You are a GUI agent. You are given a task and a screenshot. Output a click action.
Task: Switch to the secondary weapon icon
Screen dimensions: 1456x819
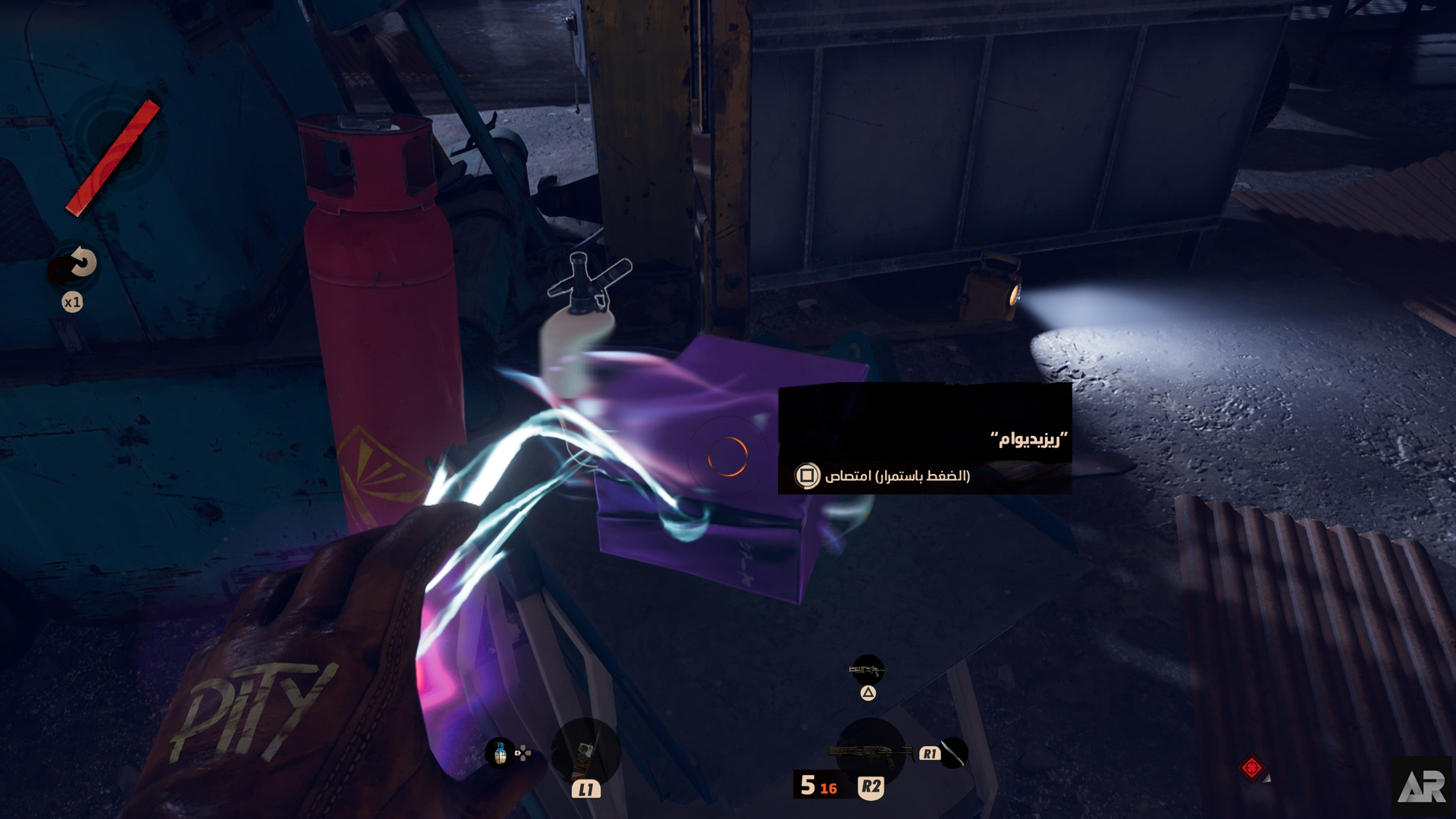point(867,670)
